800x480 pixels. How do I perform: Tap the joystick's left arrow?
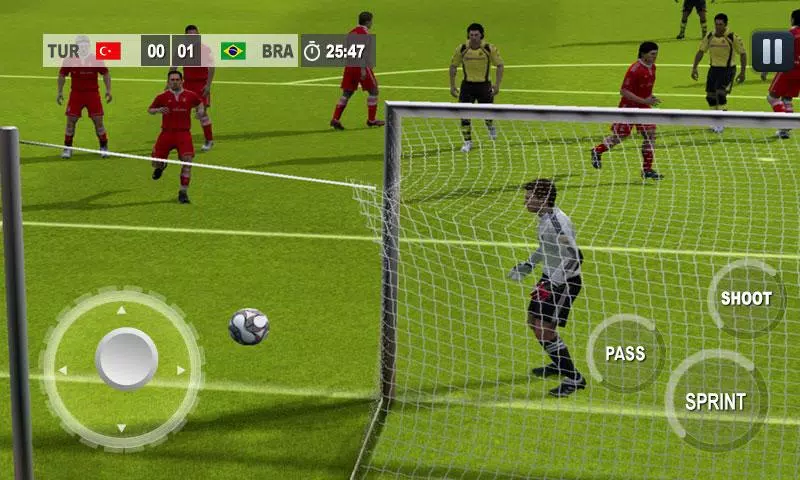click(62, 370)
